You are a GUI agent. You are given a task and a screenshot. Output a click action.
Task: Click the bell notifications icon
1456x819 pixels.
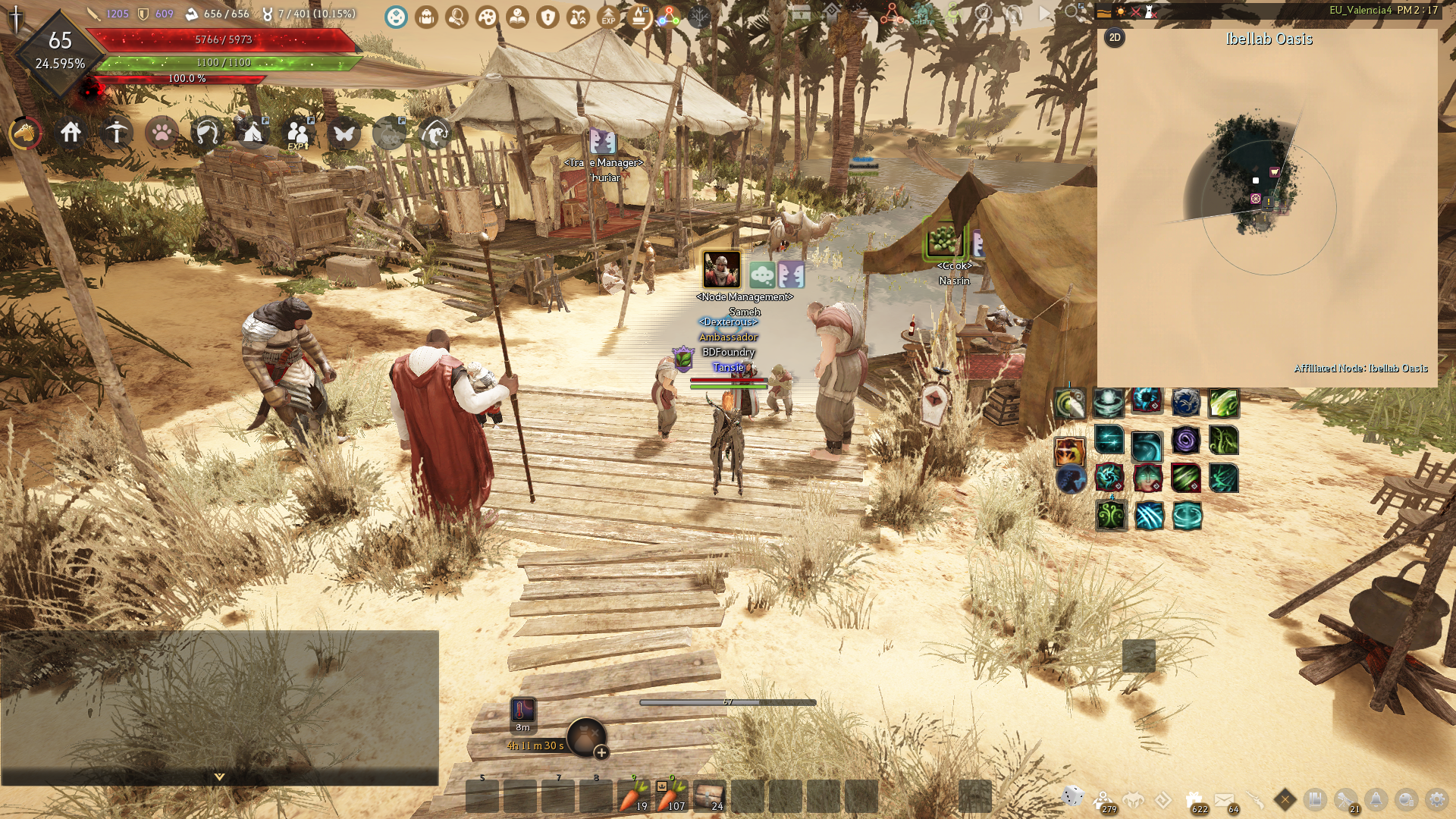[x=1376, y=799]
